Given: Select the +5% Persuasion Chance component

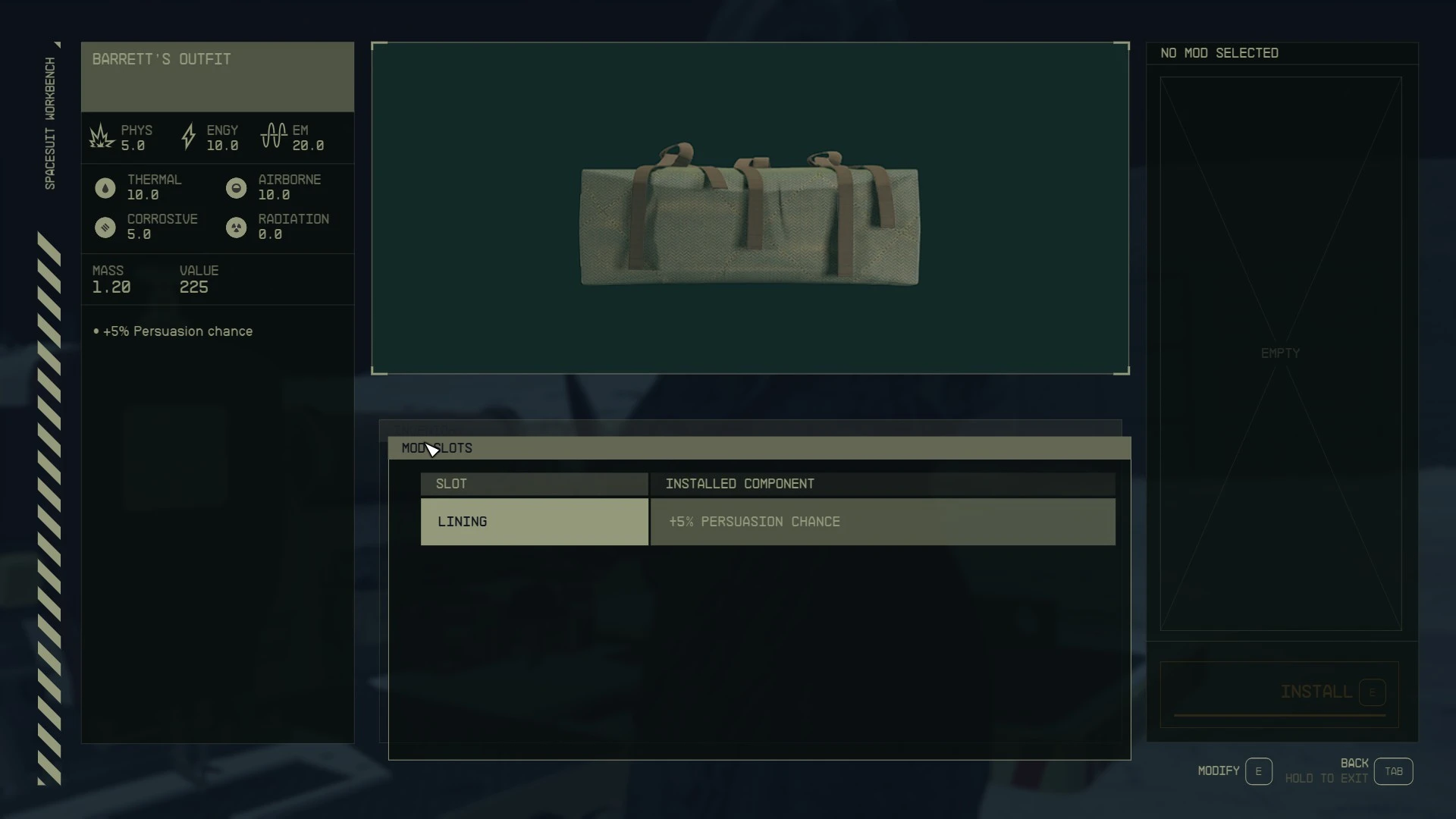Looking at the screenshot, I should pos(754,522).
